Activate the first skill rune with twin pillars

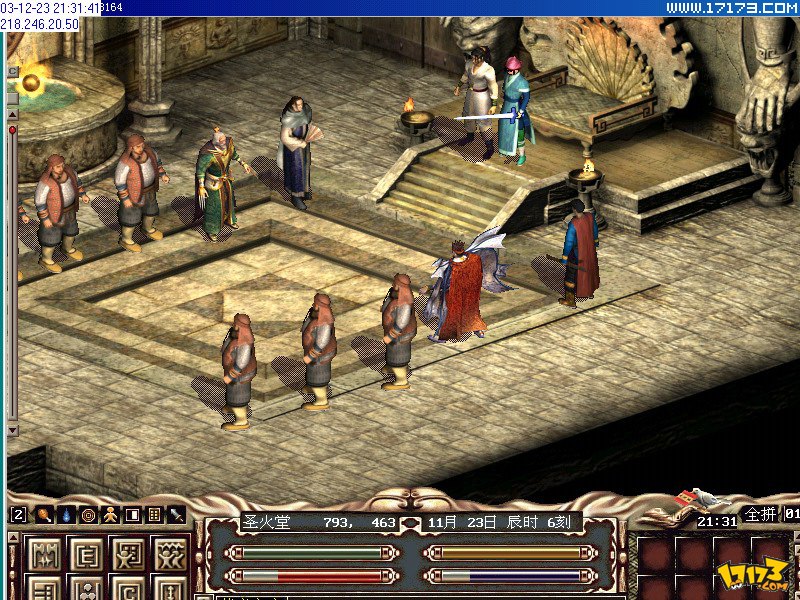[x=45, y=552]
